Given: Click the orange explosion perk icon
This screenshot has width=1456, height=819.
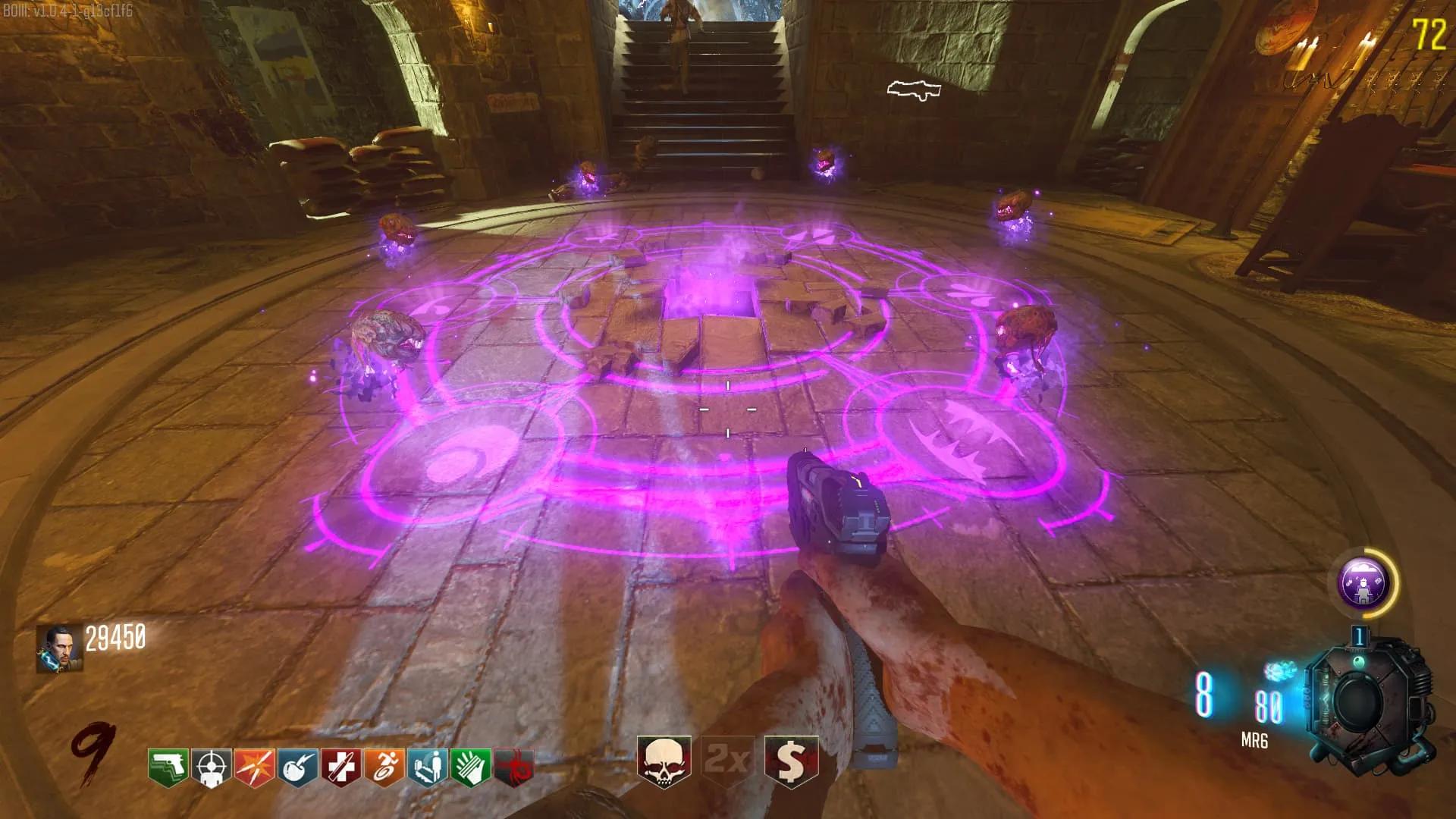Looking at the screenshot, I should coord(254,767).
